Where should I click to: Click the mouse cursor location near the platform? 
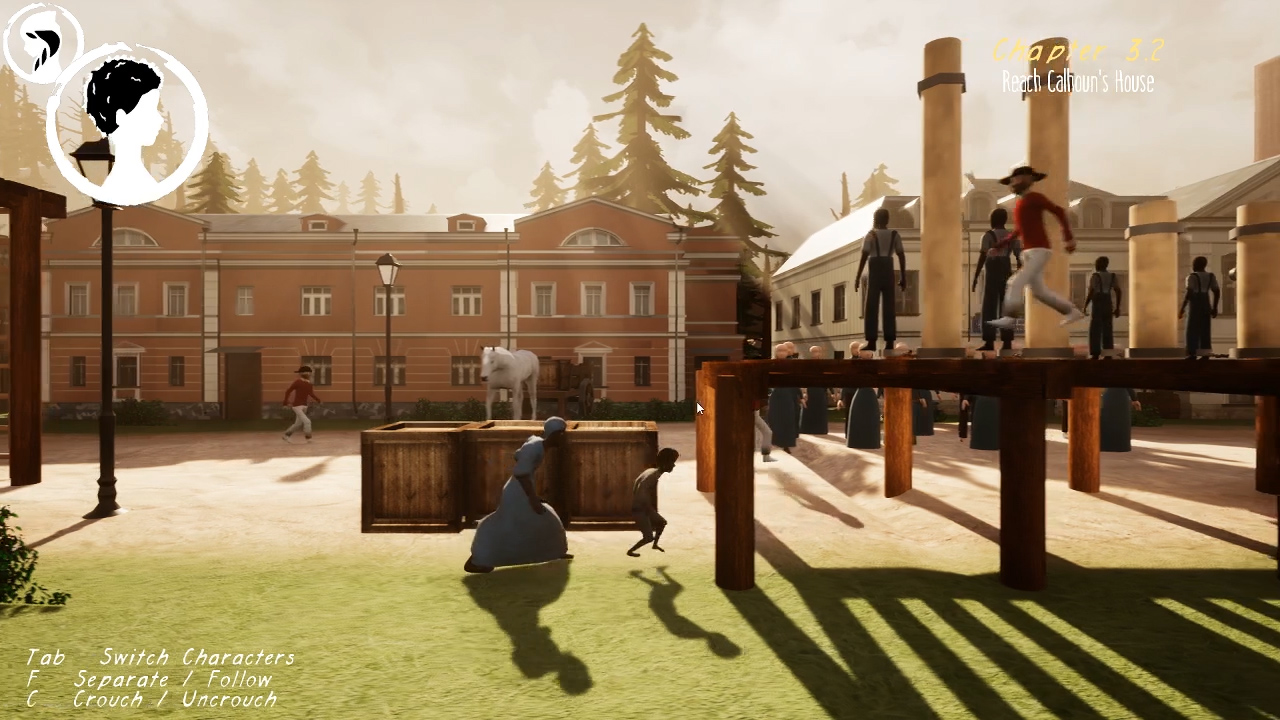click(698, 408)
